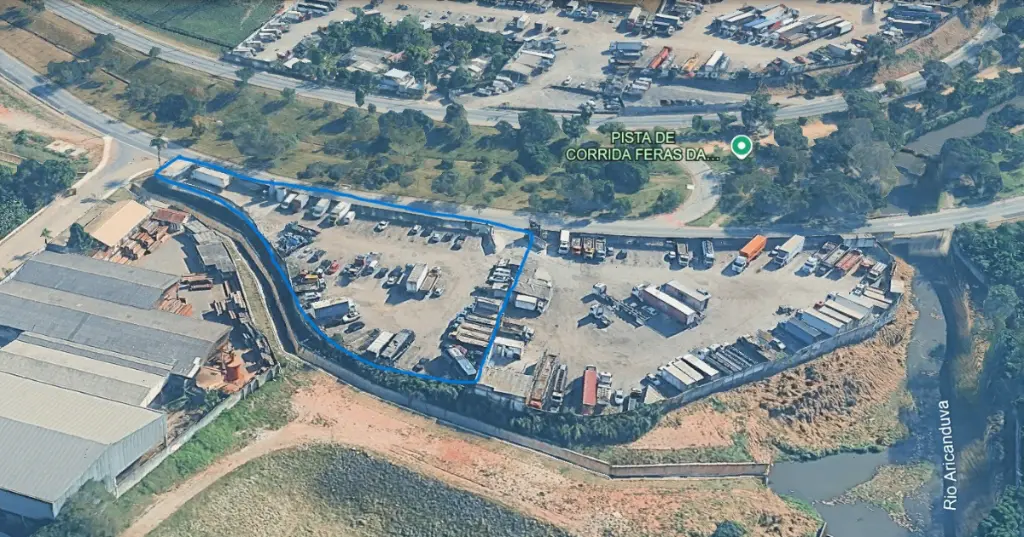Open the Pista de Corrida Feras place label
The width and height of the screenshot is (1024, 537).
click(x=642, y=146)
